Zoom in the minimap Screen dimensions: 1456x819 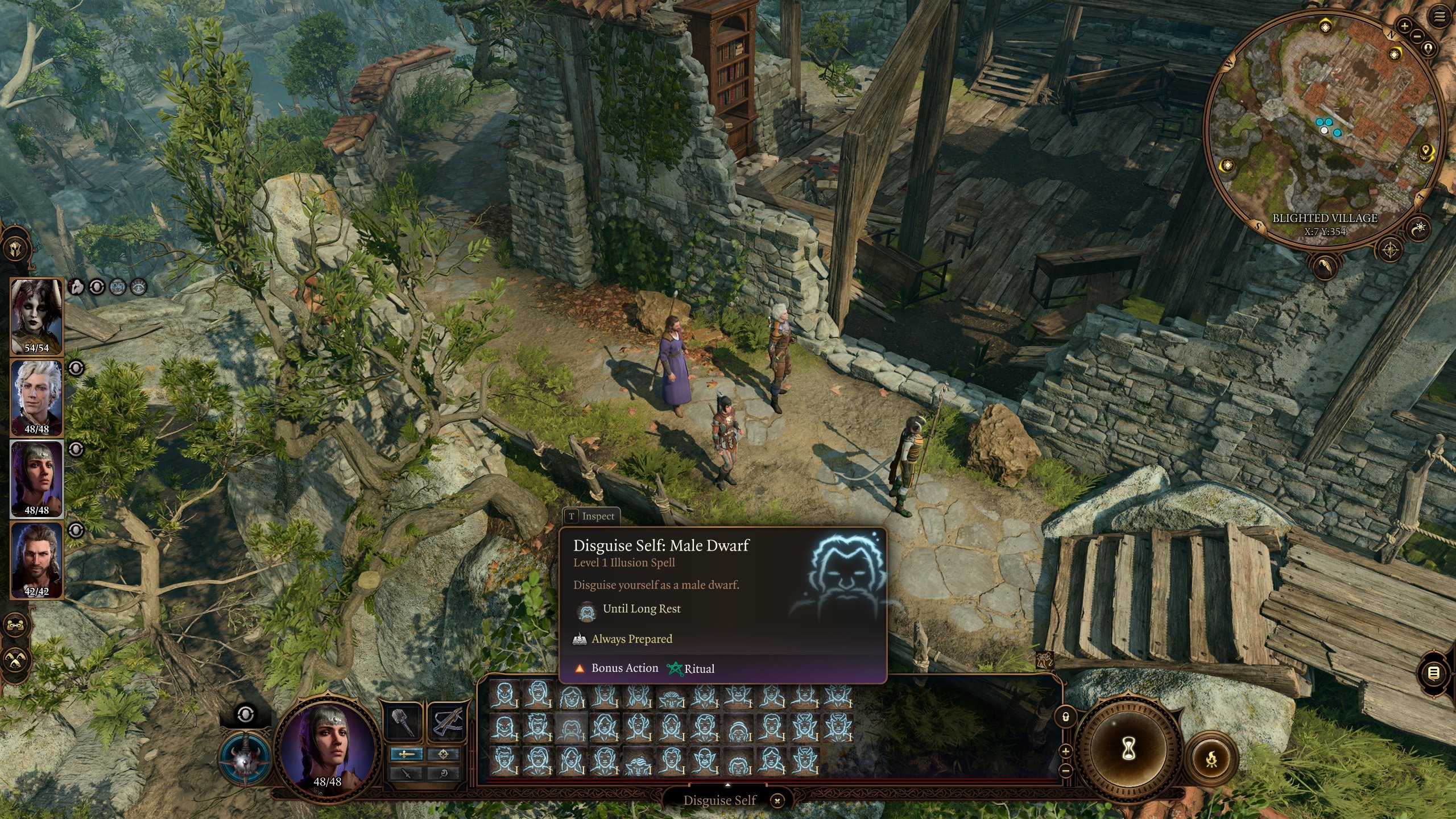click(1404, 26)
